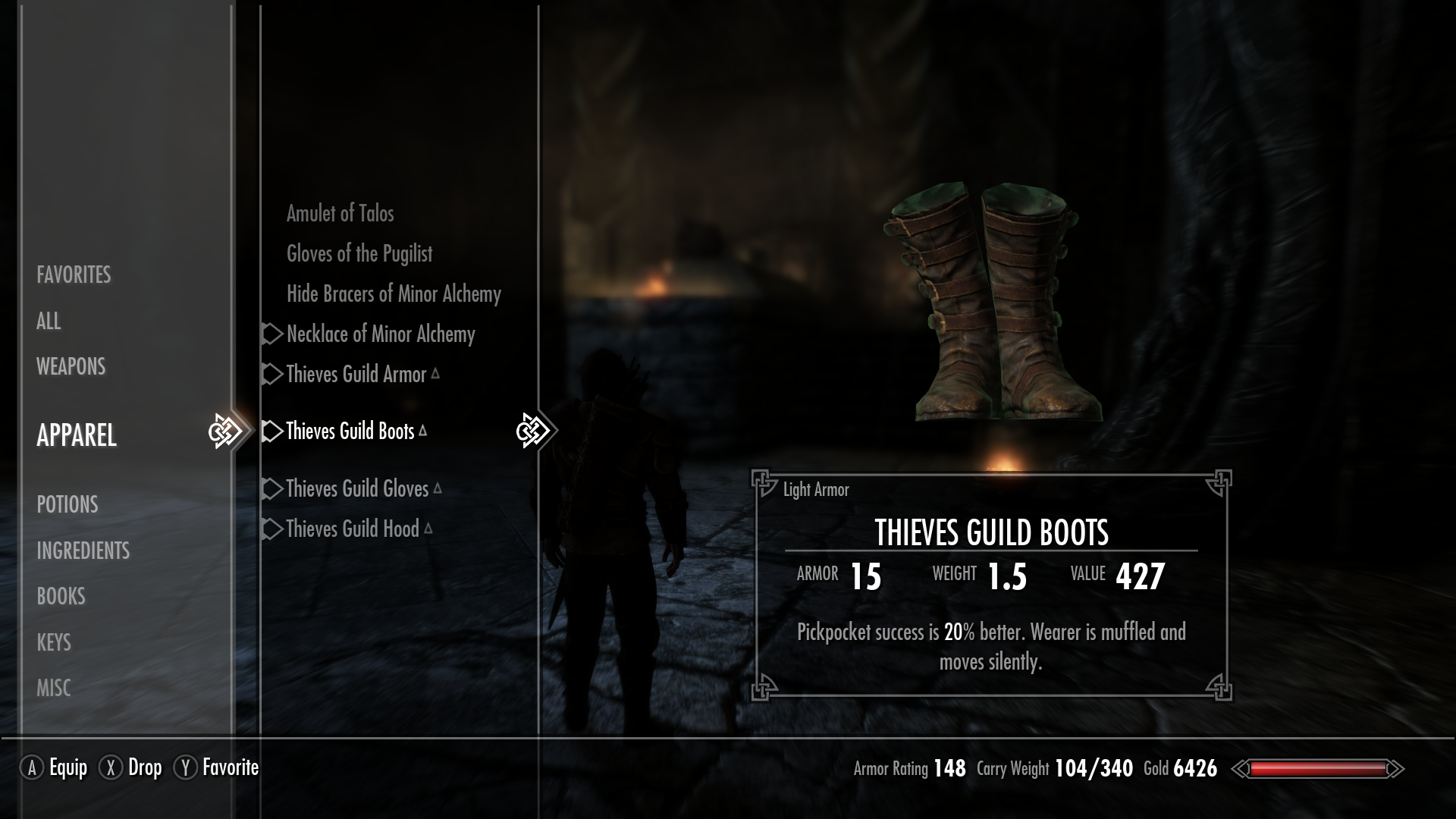Switch to the All items category
The width and height of the screenshot is (1456, 819).
click(49, 321)
